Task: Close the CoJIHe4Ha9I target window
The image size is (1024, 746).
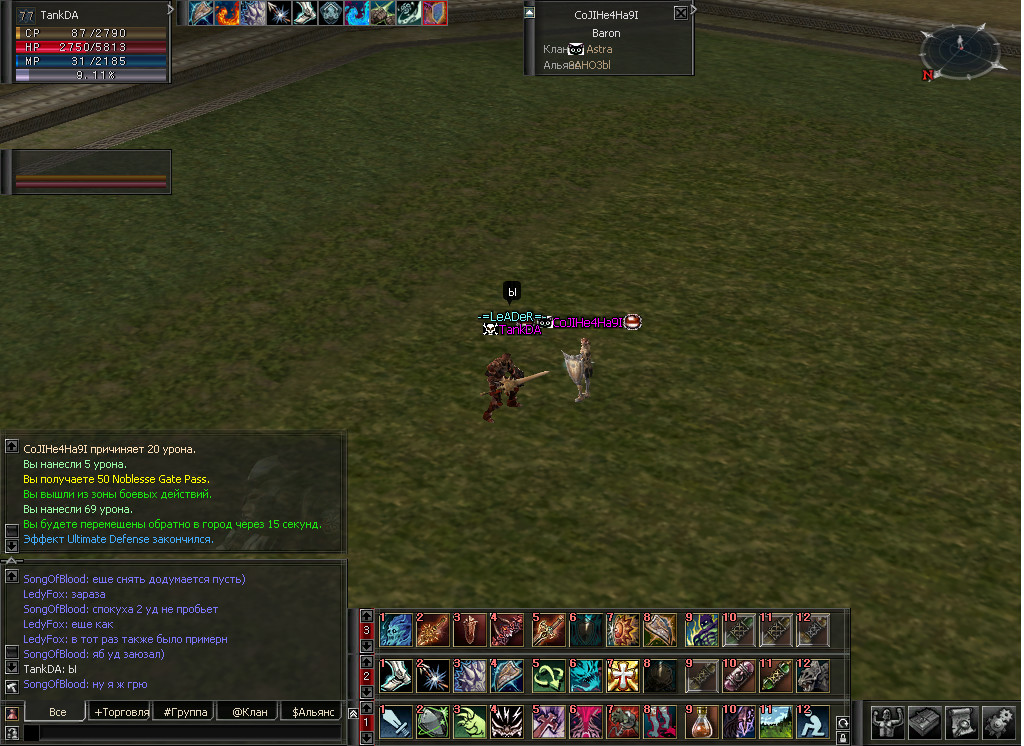Action: [681, 14]
